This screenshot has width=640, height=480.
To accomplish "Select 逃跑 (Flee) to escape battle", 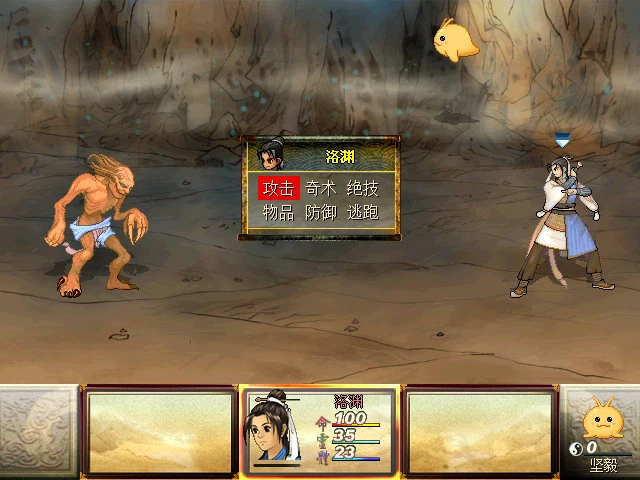I will tap(363, 212).
